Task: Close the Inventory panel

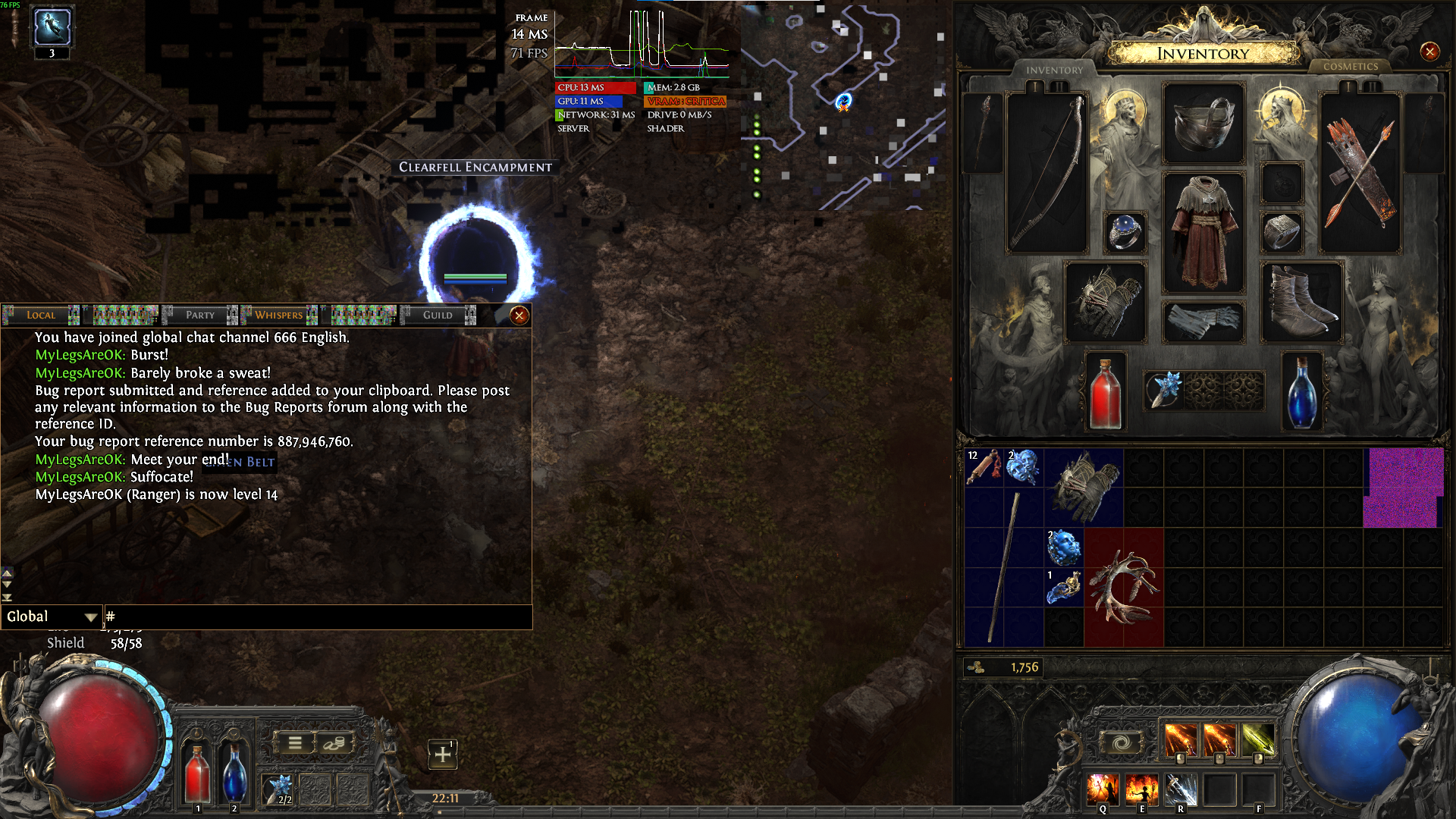Action: tap(1429, 52)
